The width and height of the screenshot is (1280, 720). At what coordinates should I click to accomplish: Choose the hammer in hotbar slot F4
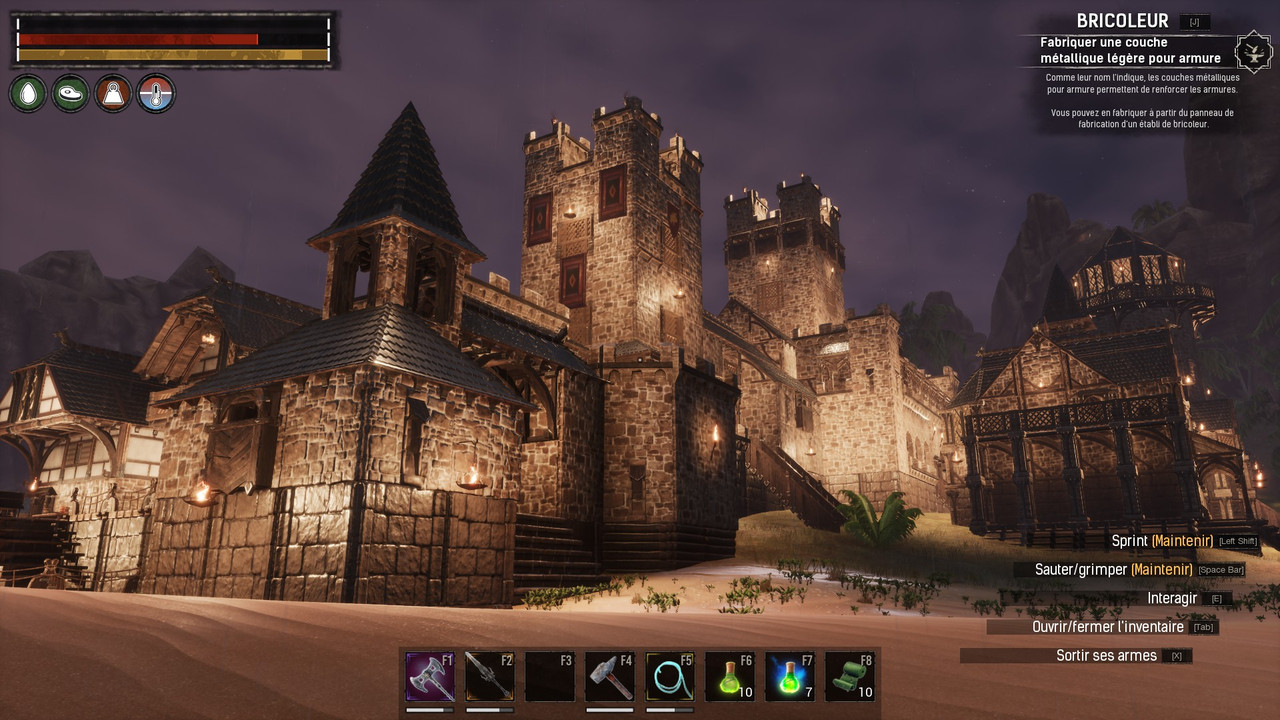coord(610,677)
